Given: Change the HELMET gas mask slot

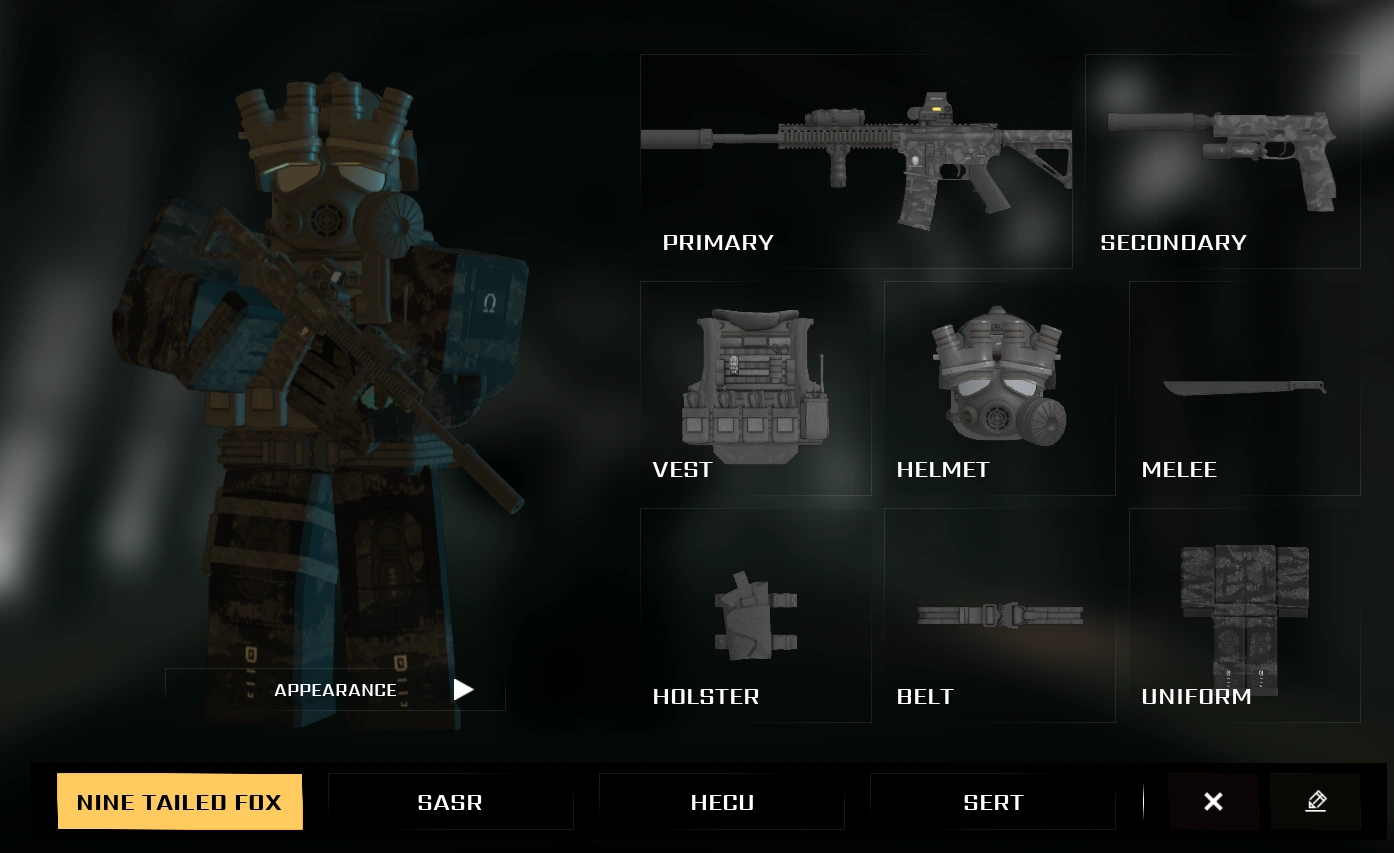Looking at the screenshot, I should (999, 388).
